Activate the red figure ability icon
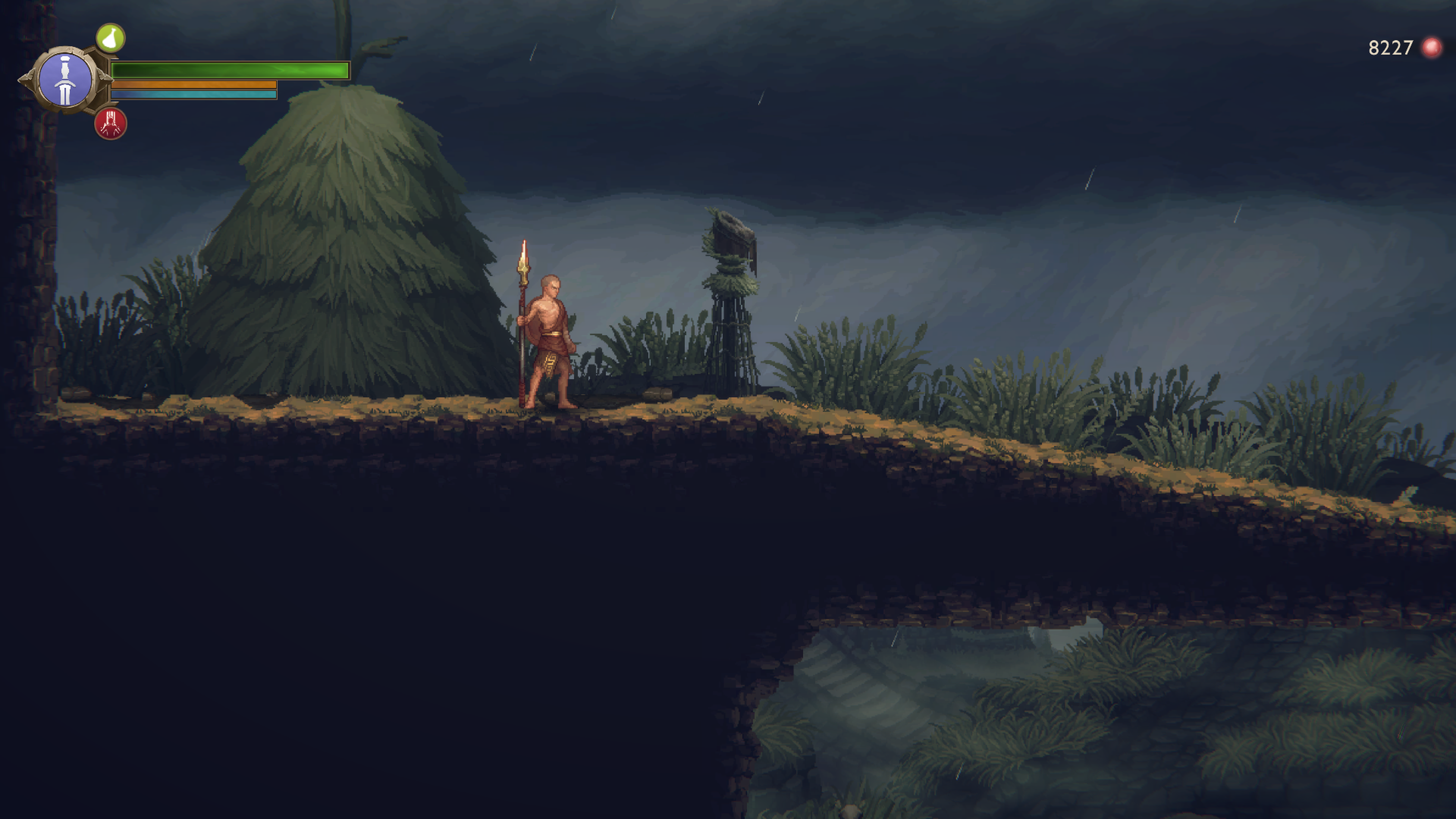 click(x=111, y=124)
